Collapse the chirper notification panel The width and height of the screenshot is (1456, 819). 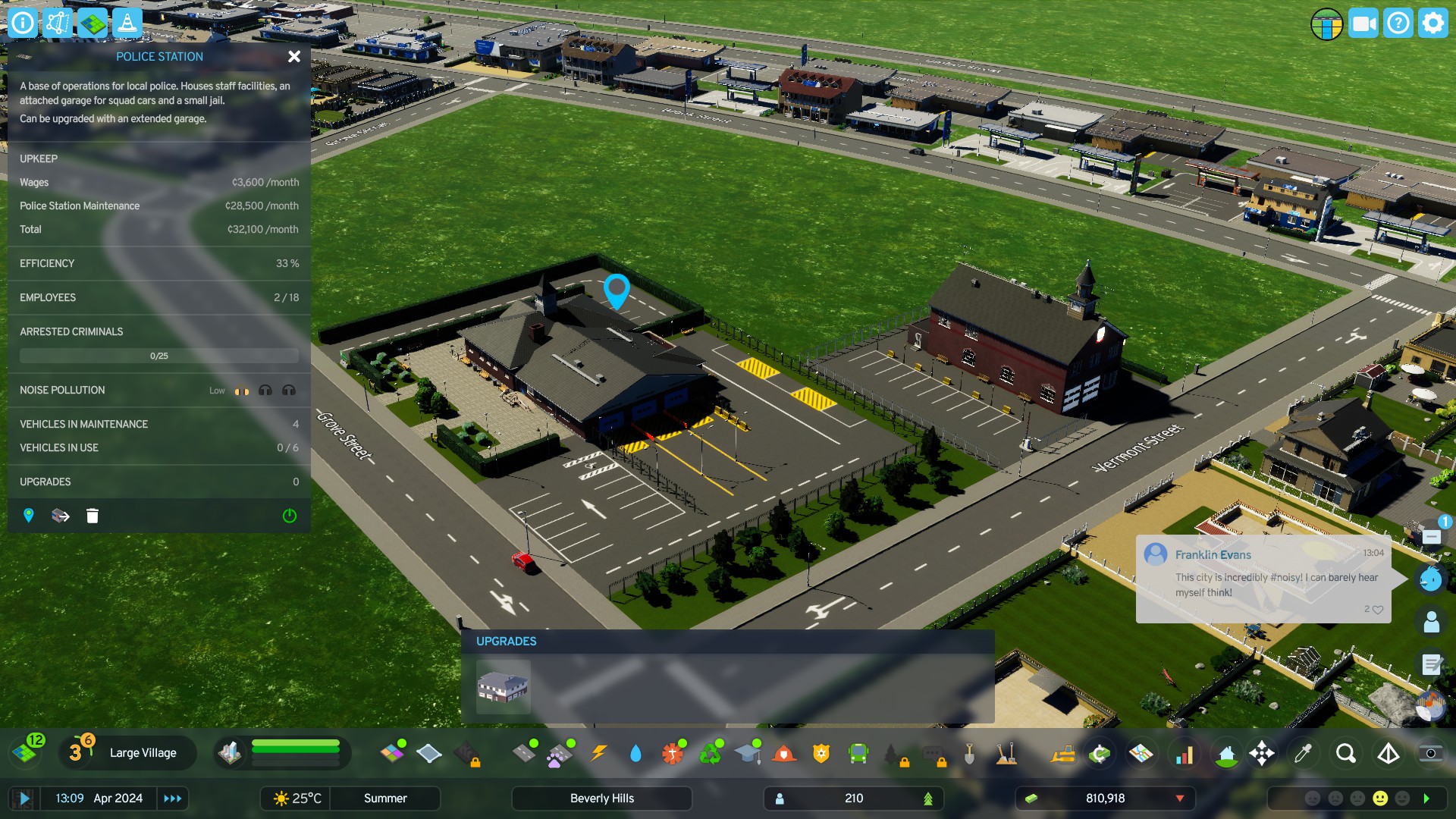coord(1432,535)
